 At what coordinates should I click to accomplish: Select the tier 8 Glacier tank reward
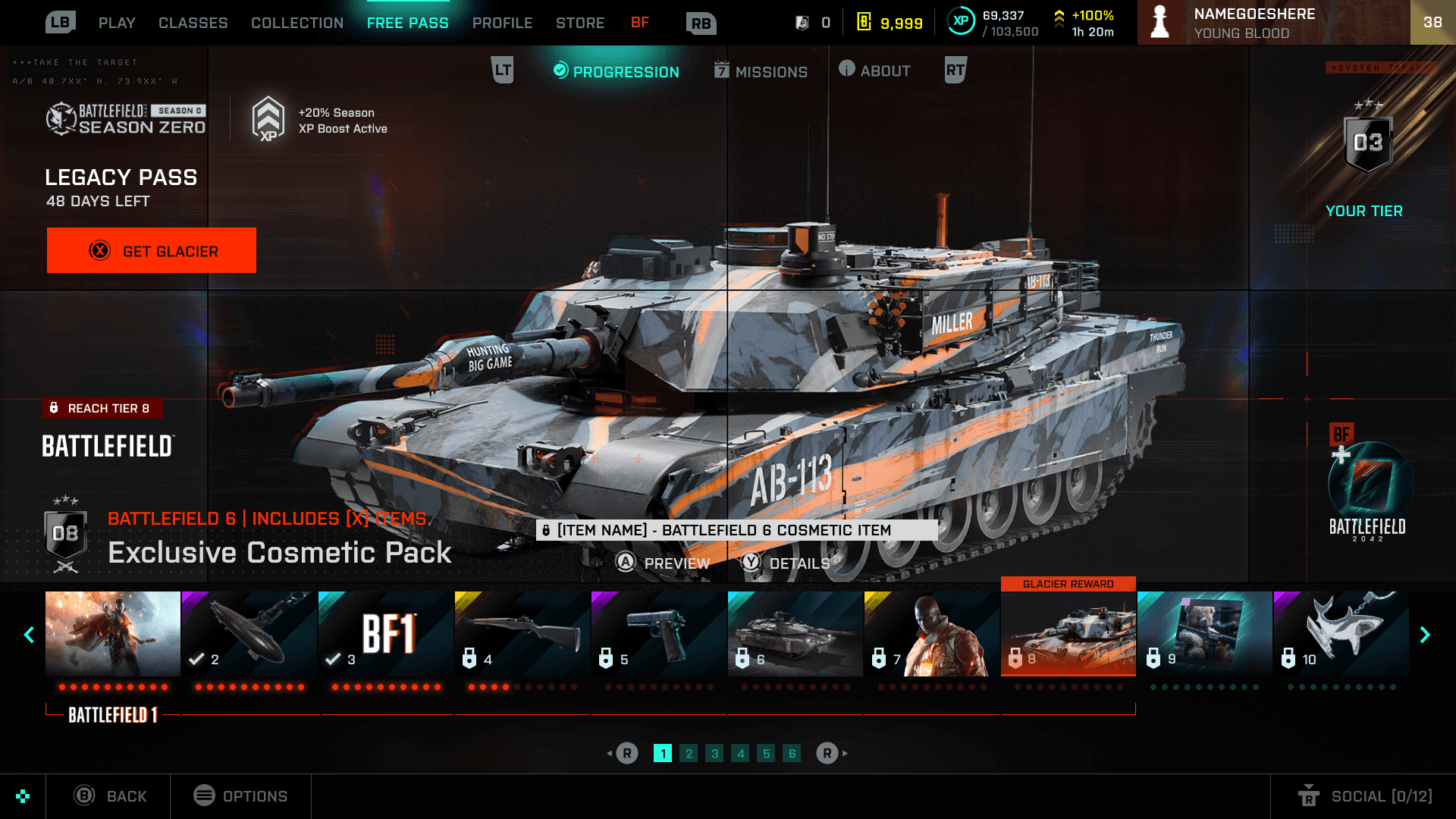click(x=1068, y=634)
